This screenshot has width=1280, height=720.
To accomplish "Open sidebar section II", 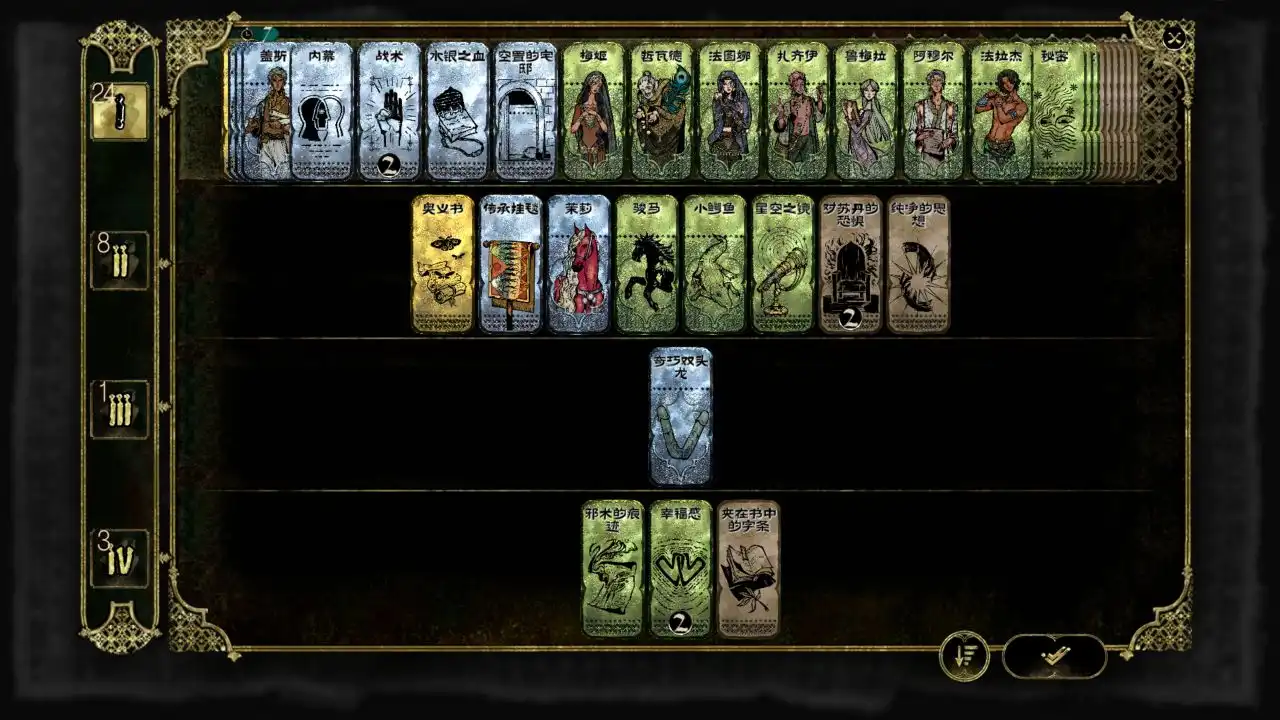I will coord(119,258).
